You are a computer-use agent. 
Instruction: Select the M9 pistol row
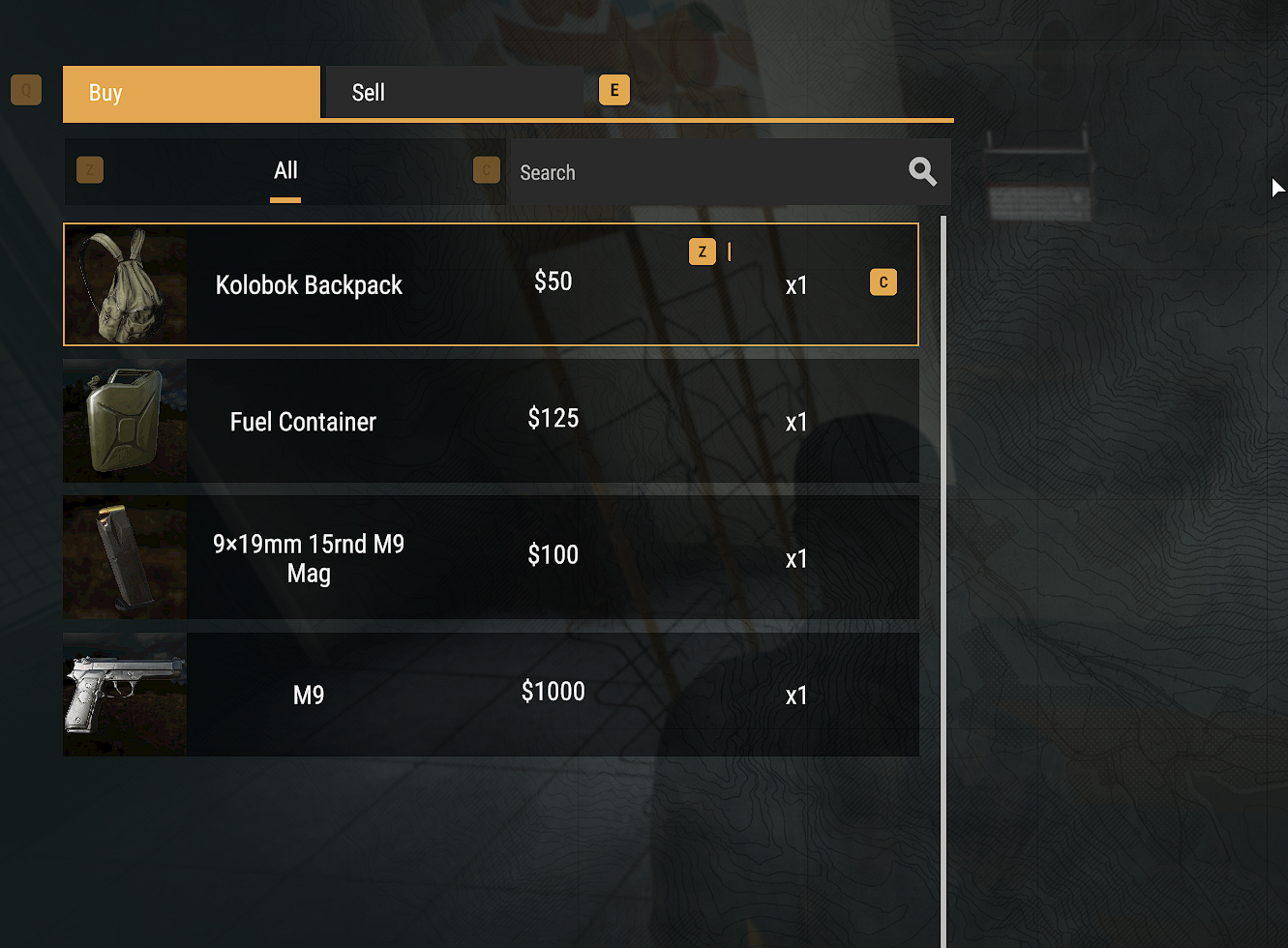[x=491, y=695]
